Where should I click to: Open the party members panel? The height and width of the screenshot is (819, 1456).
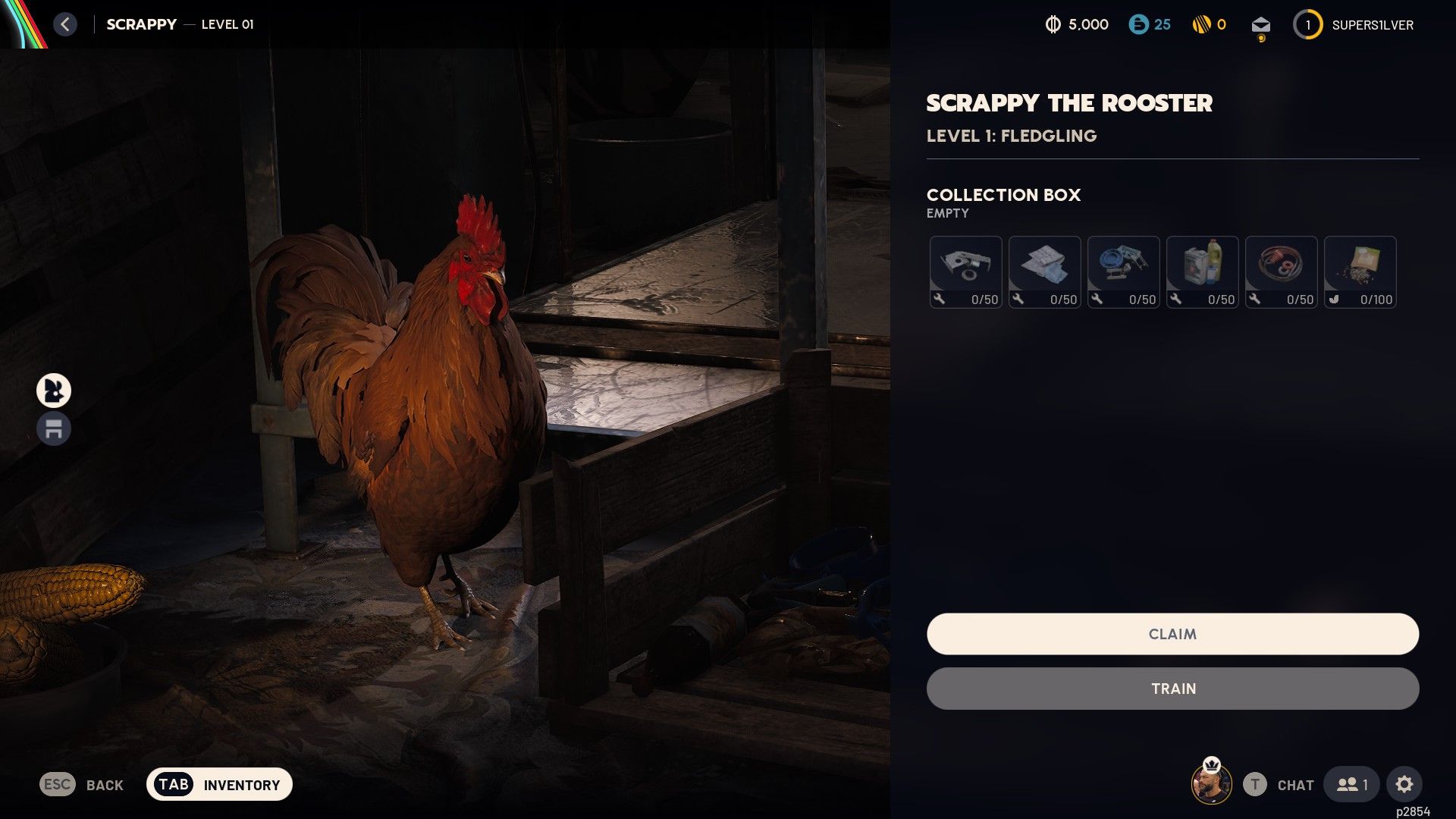[x=1352, y=784]
